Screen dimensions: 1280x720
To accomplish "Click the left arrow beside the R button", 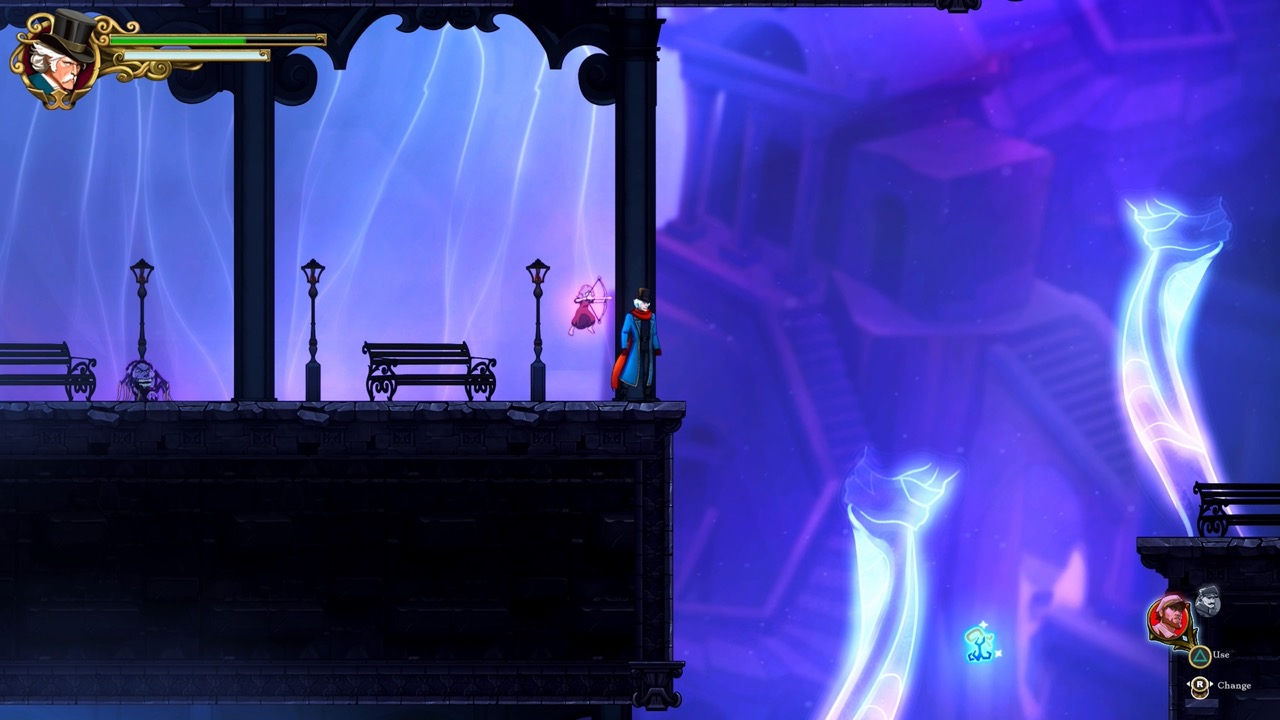I will [1189, 684].
